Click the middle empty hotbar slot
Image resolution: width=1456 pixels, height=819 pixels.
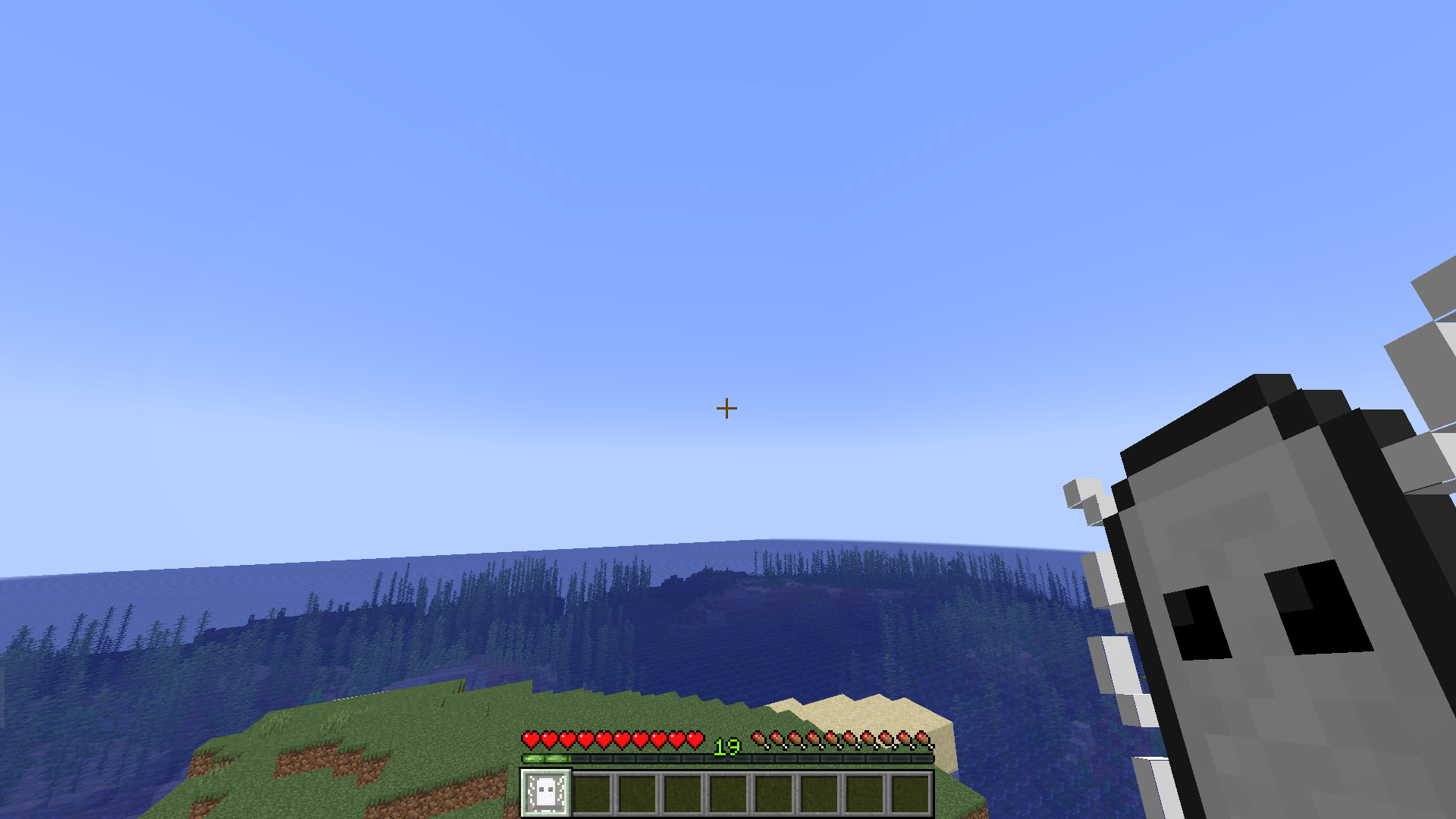point(726,791)
